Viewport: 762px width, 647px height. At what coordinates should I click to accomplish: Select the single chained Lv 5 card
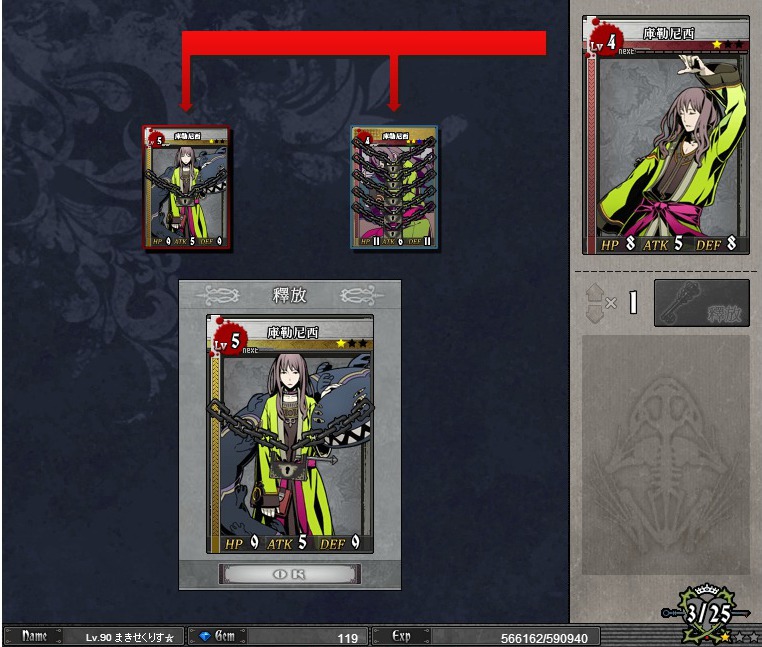pos(186,187)
